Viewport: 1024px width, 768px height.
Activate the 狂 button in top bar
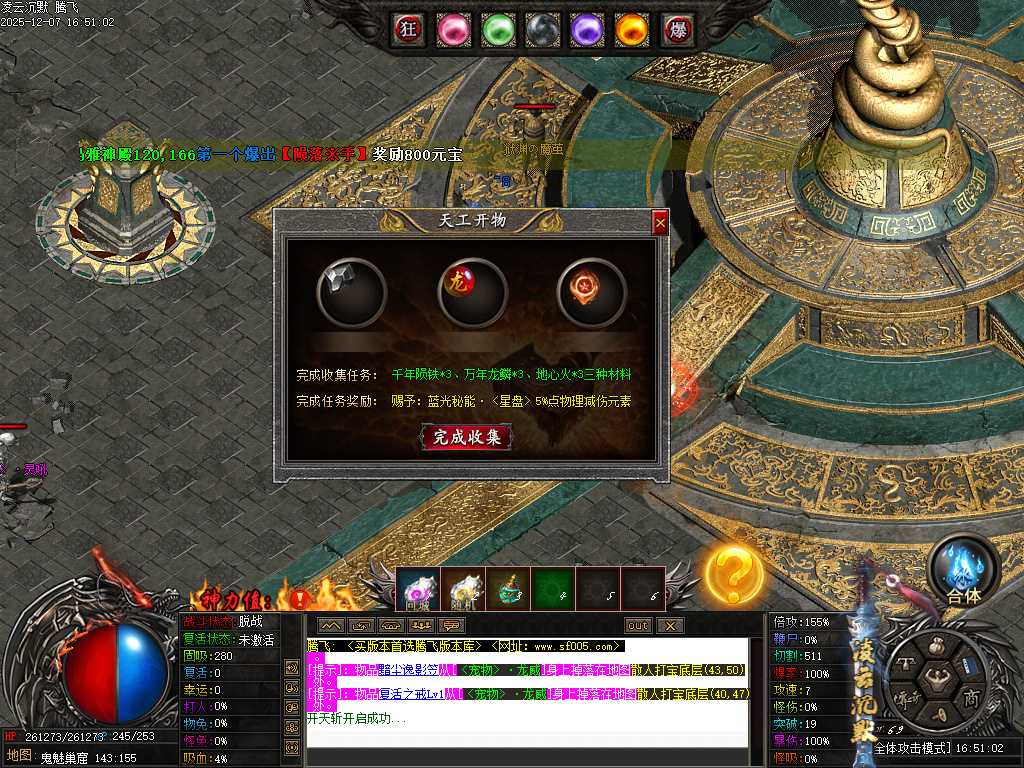408,29
